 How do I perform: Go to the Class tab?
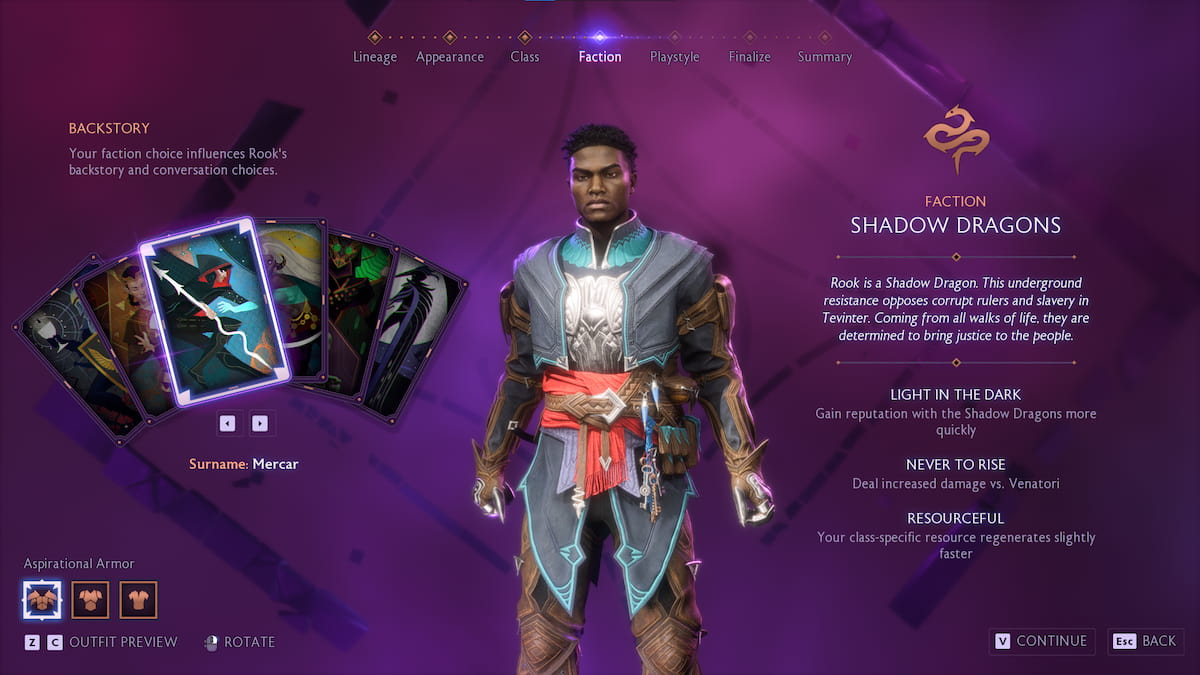pyautogui.click(x=524, y=56)
